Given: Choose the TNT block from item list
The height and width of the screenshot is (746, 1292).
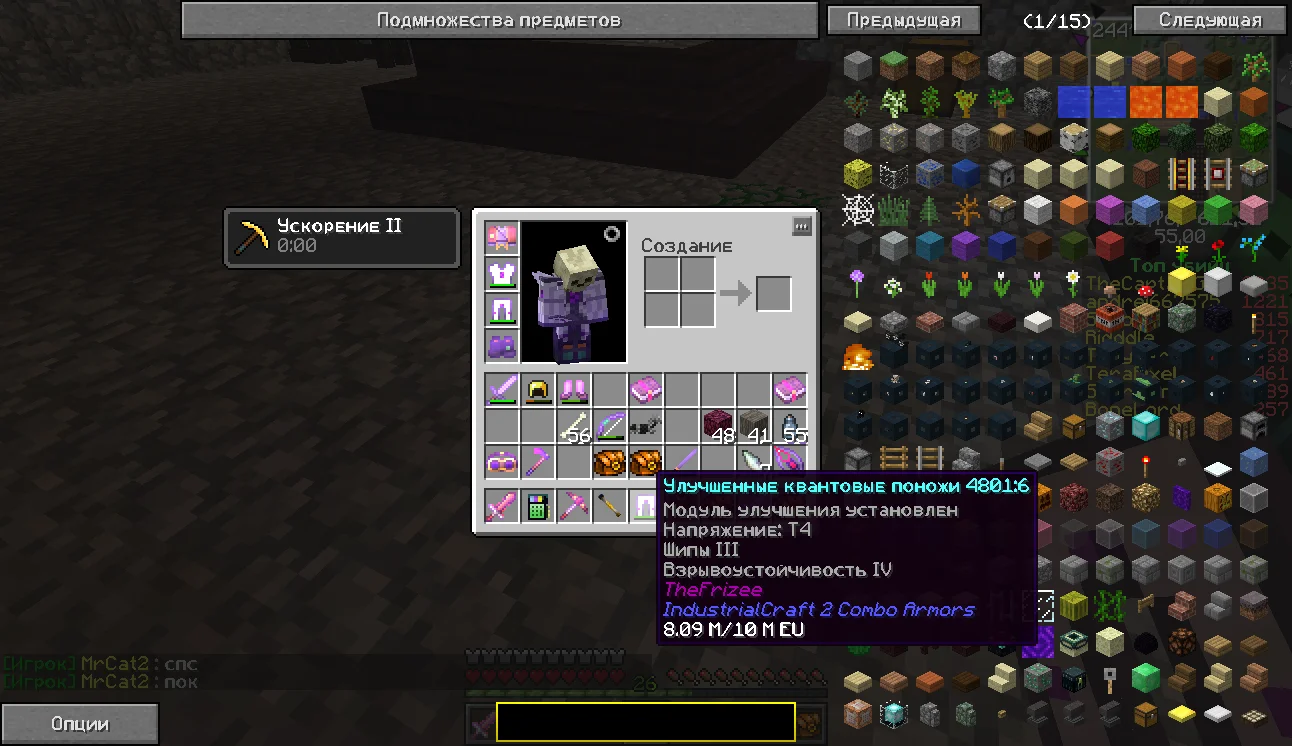Looking at the screenshot, I should (1109, 318).
